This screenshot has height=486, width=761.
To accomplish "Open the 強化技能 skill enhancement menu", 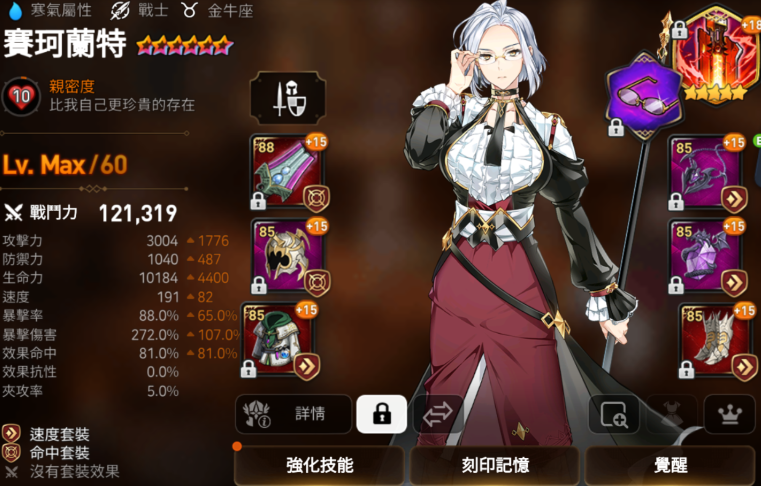I will click(319, 465).
